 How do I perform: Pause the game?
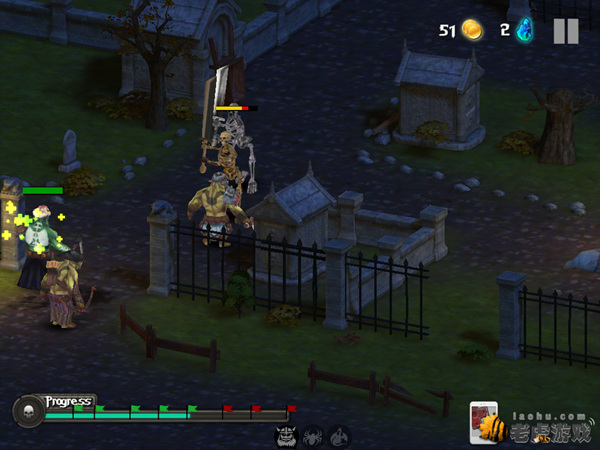(566, 31)
